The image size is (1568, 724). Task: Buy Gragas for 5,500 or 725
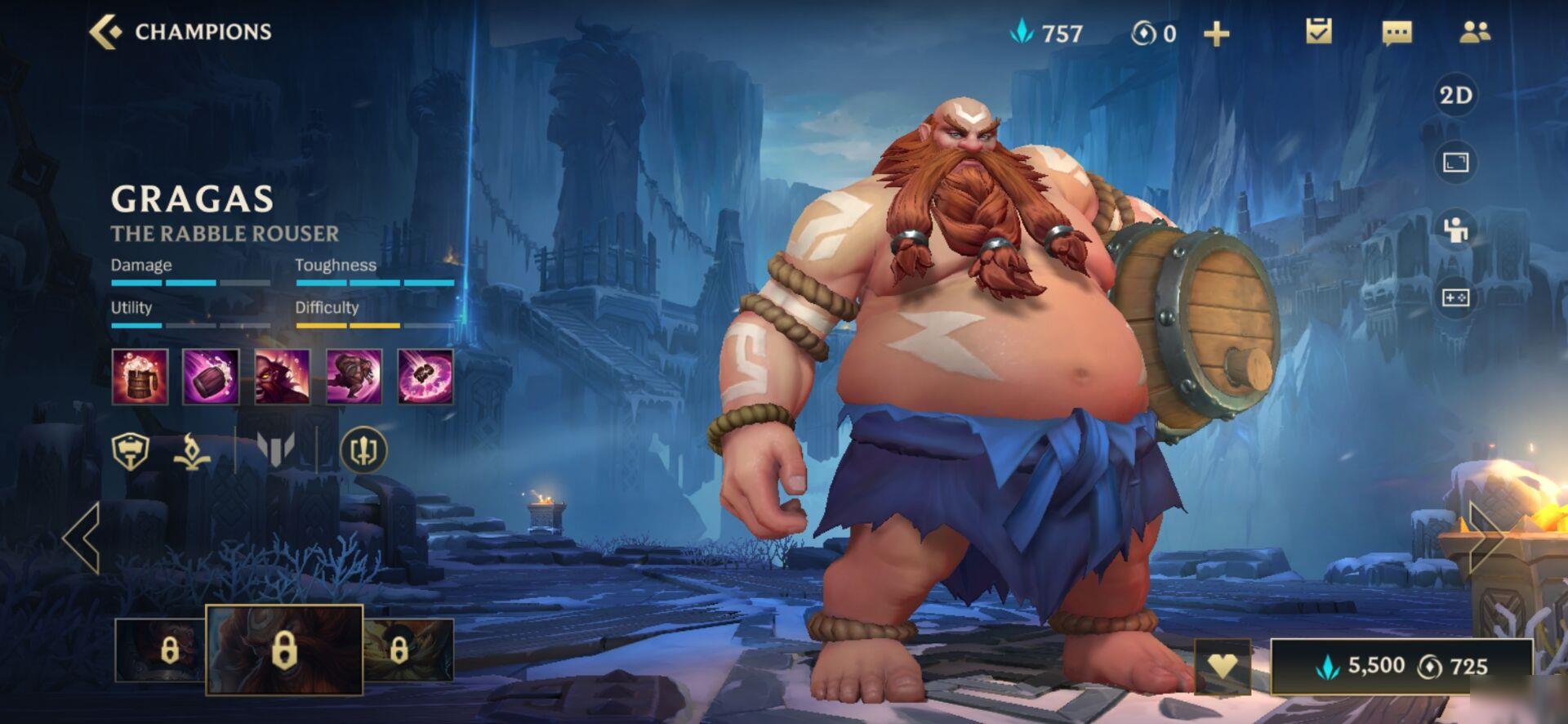(x=1401, y=666)
